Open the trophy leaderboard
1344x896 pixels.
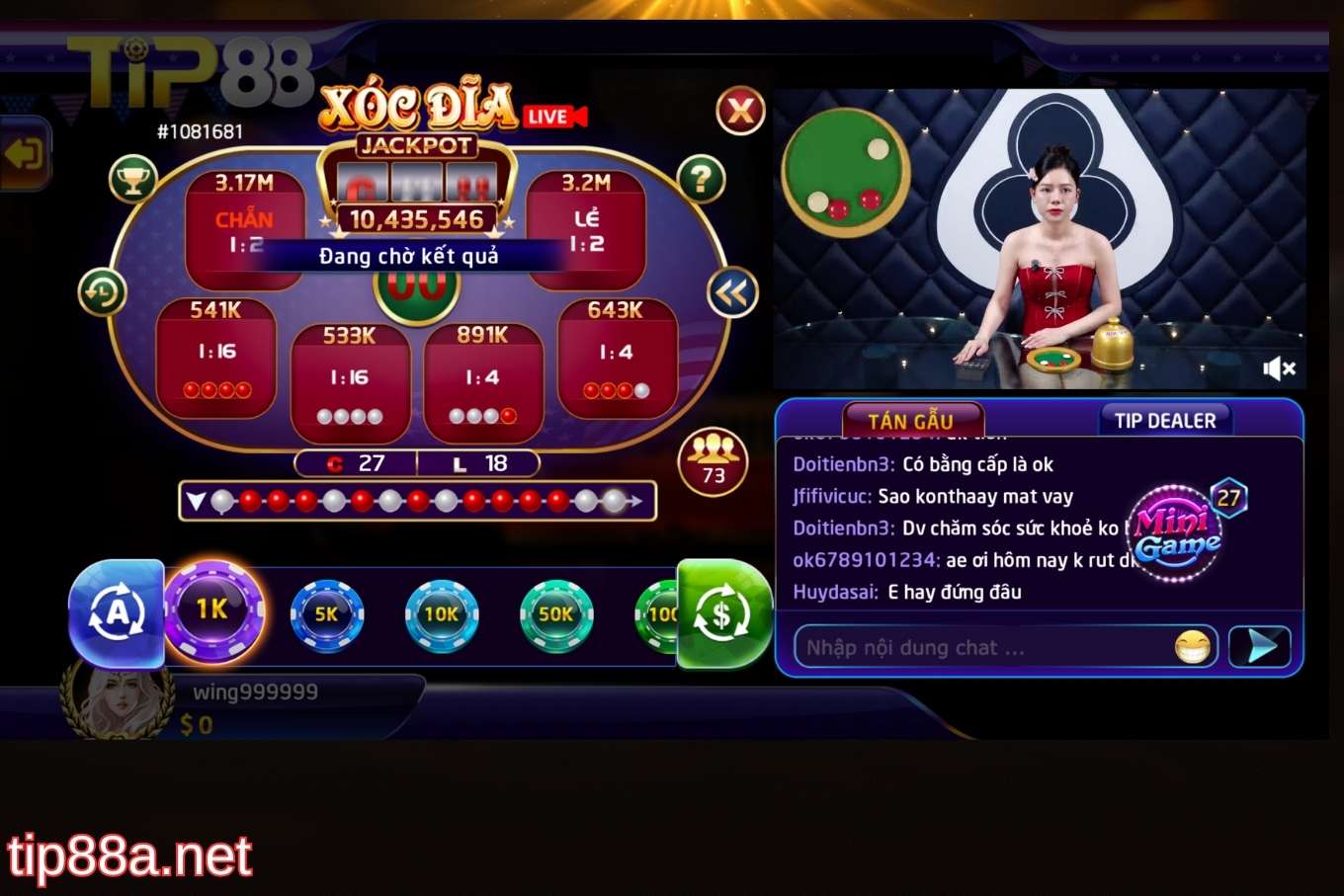tap(133, 180)
